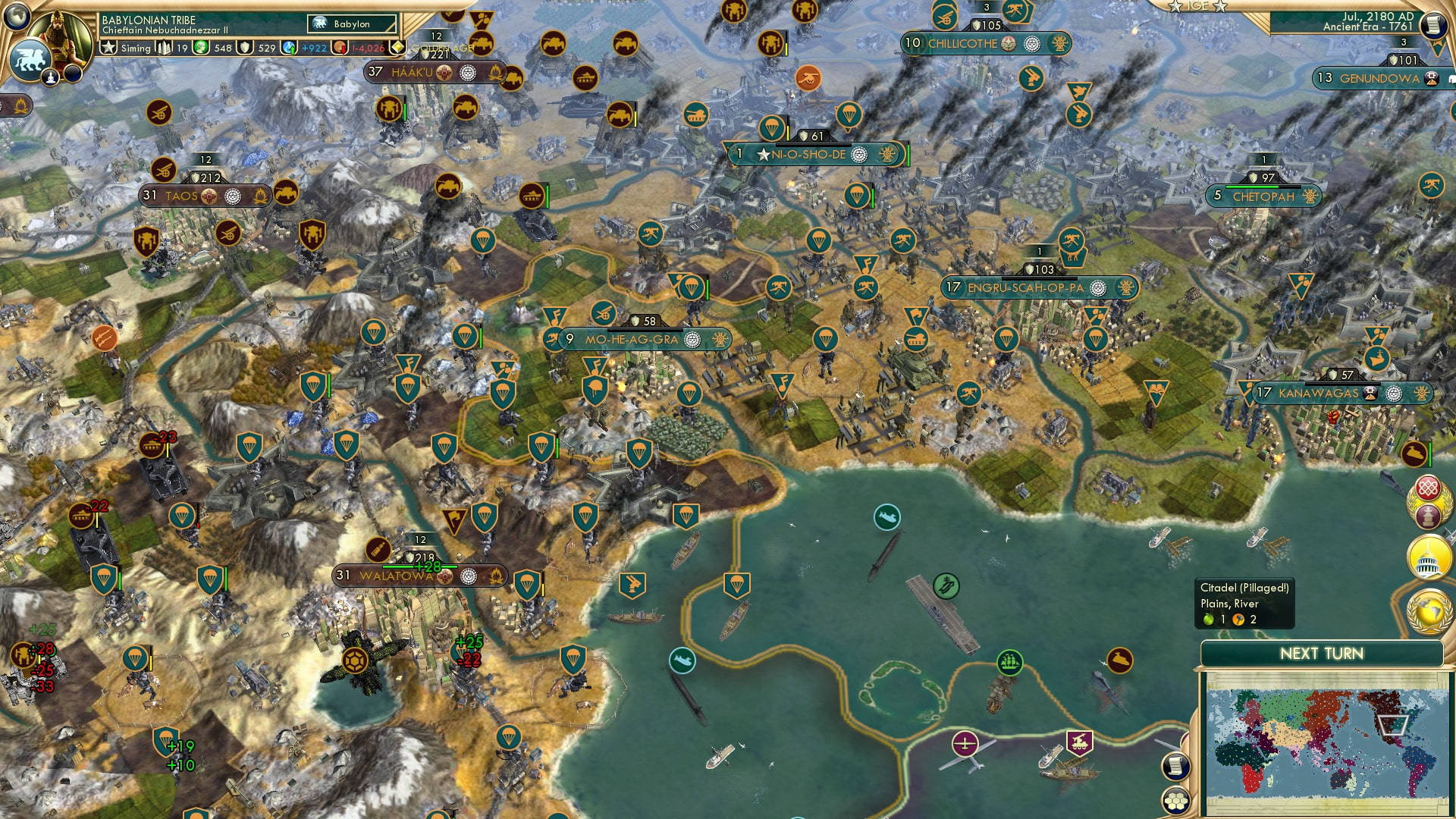Select the Diplomacy capitol dome icon
Screen dimensions: 1456x819
[1428, 556]
